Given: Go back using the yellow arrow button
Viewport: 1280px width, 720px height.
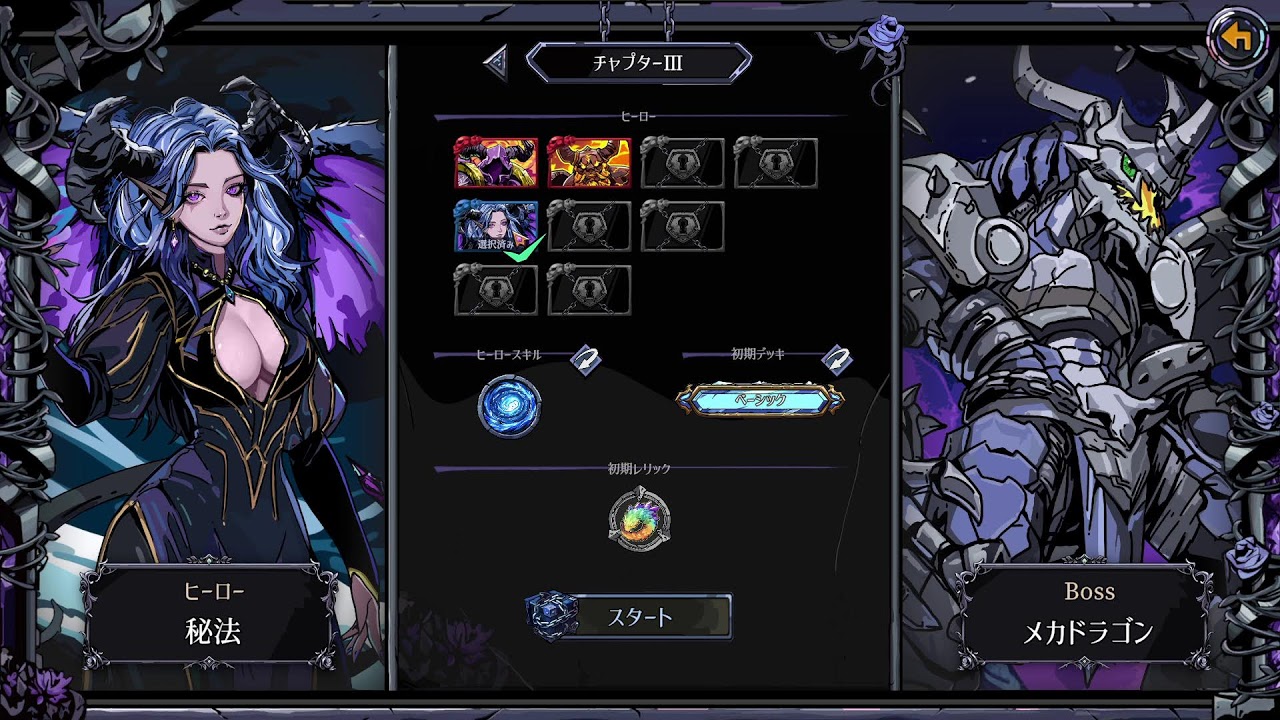Looking at the screenshot, I should (x=1238, y=38).
